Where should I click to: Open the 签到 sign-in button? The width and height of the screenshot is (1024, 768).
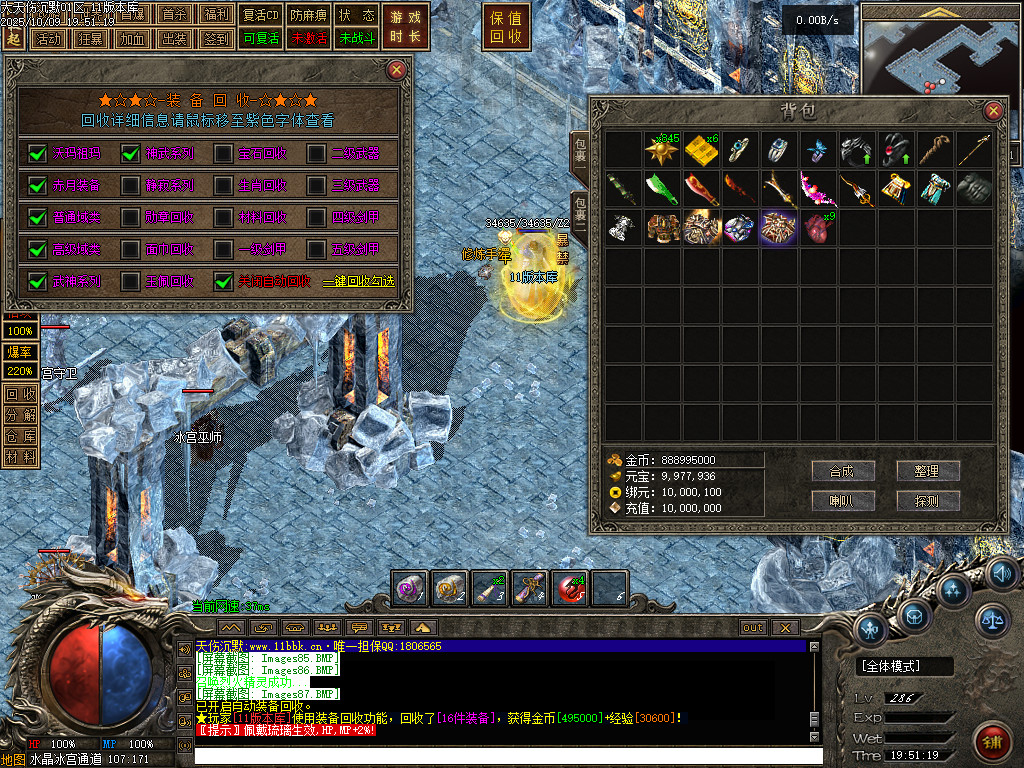point(216,39)
